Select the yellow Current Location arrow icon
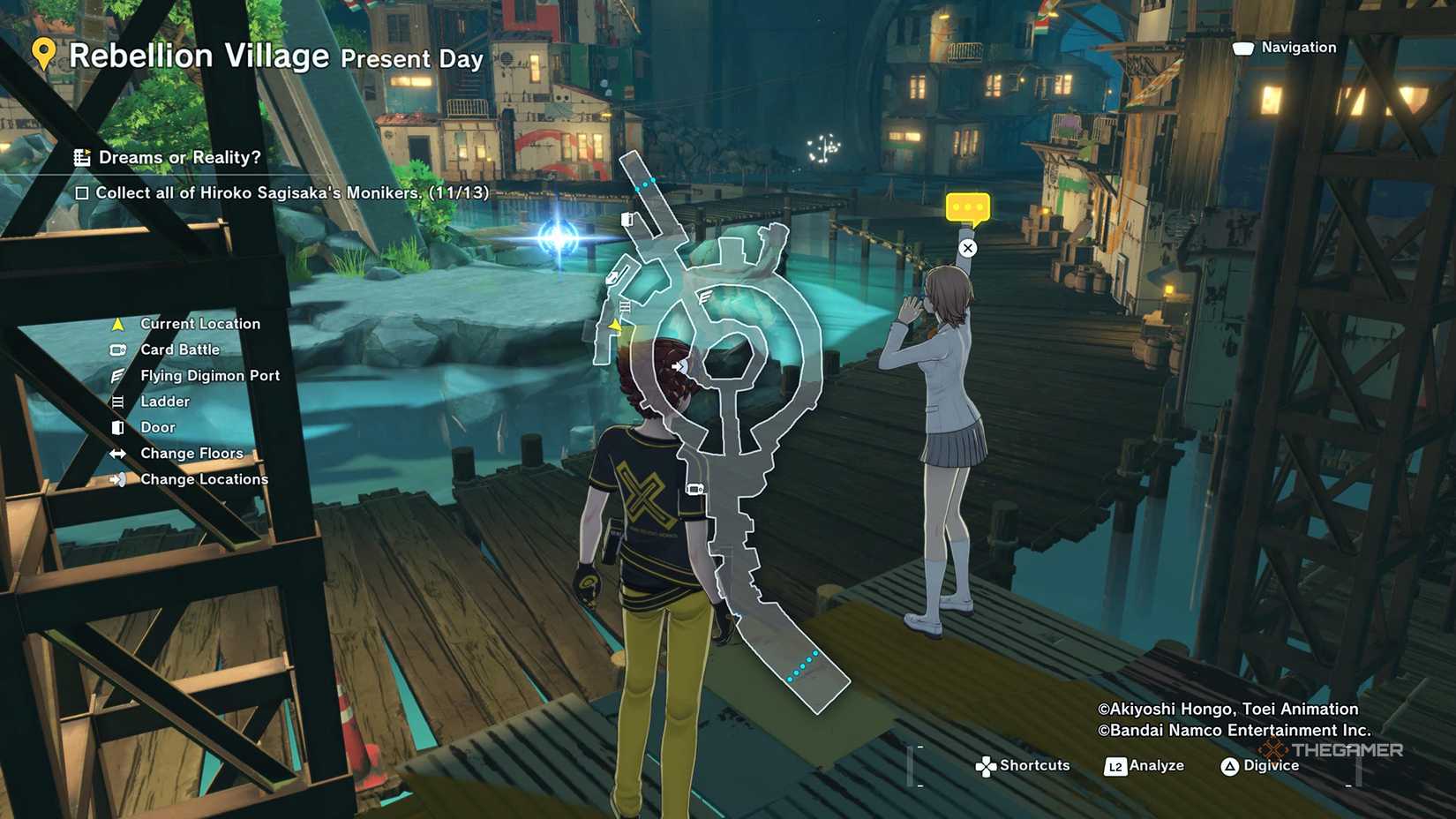The height and width of the screenshot is (819, 1456). (x=117, y=323)
